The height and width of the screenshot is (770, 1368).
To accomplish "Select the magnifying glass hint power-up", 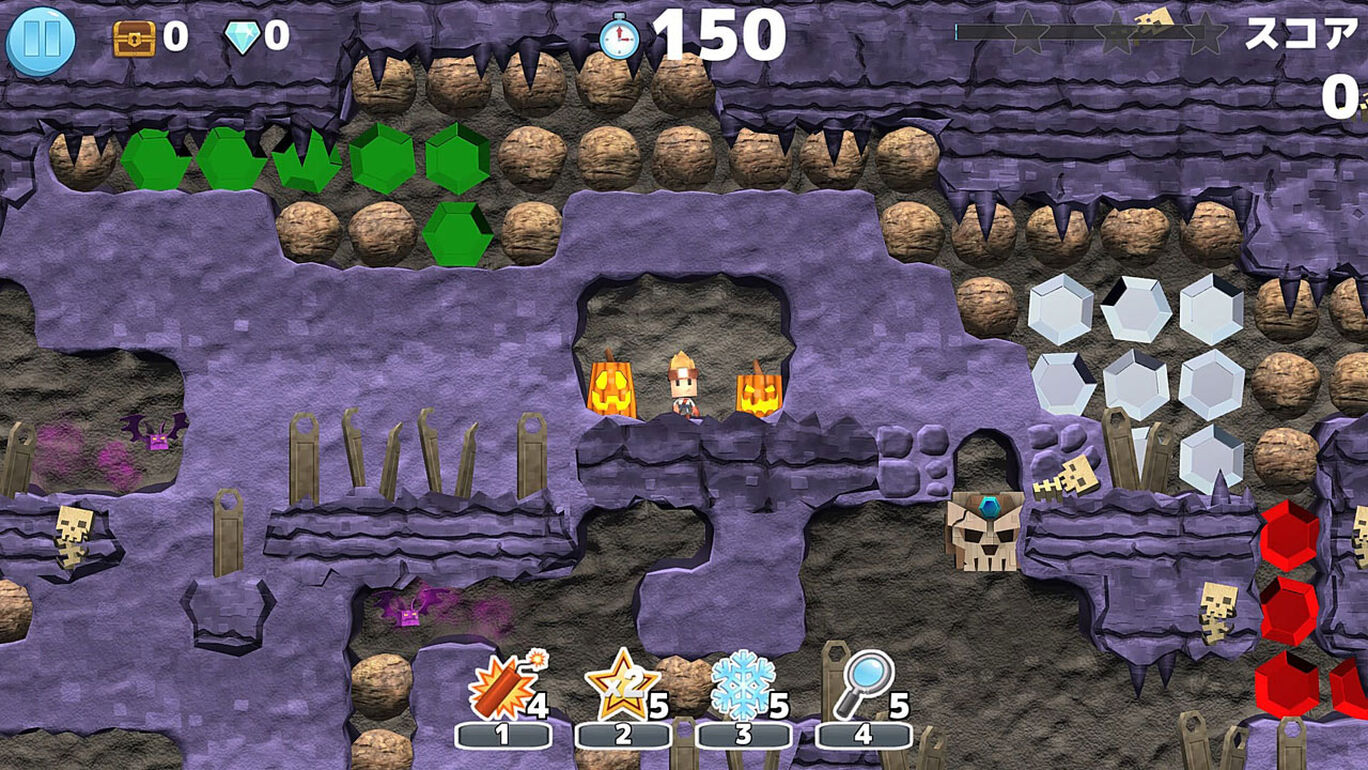I will point(862,685).
